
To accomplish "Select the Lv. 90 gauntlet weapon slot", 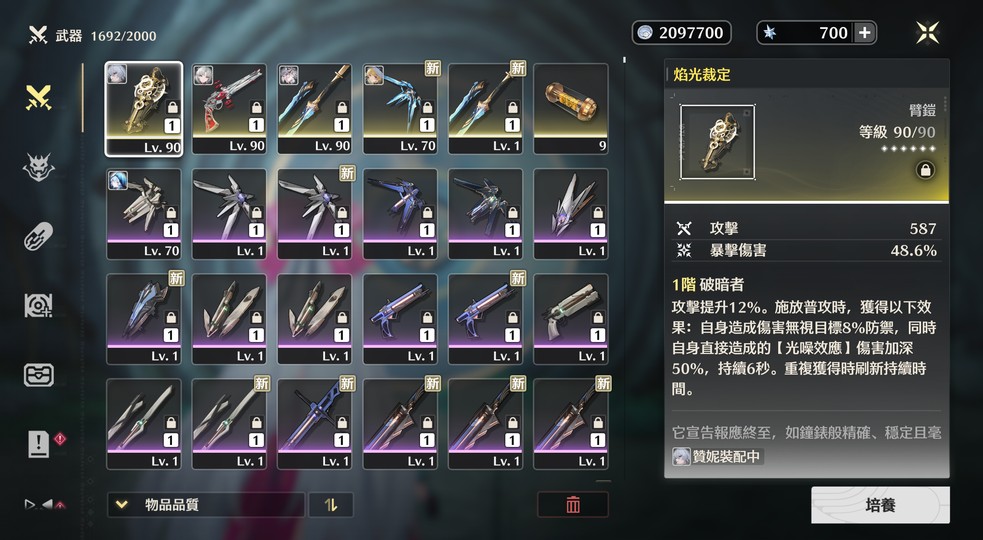I will pyautogui.click(x=144, y=109).
